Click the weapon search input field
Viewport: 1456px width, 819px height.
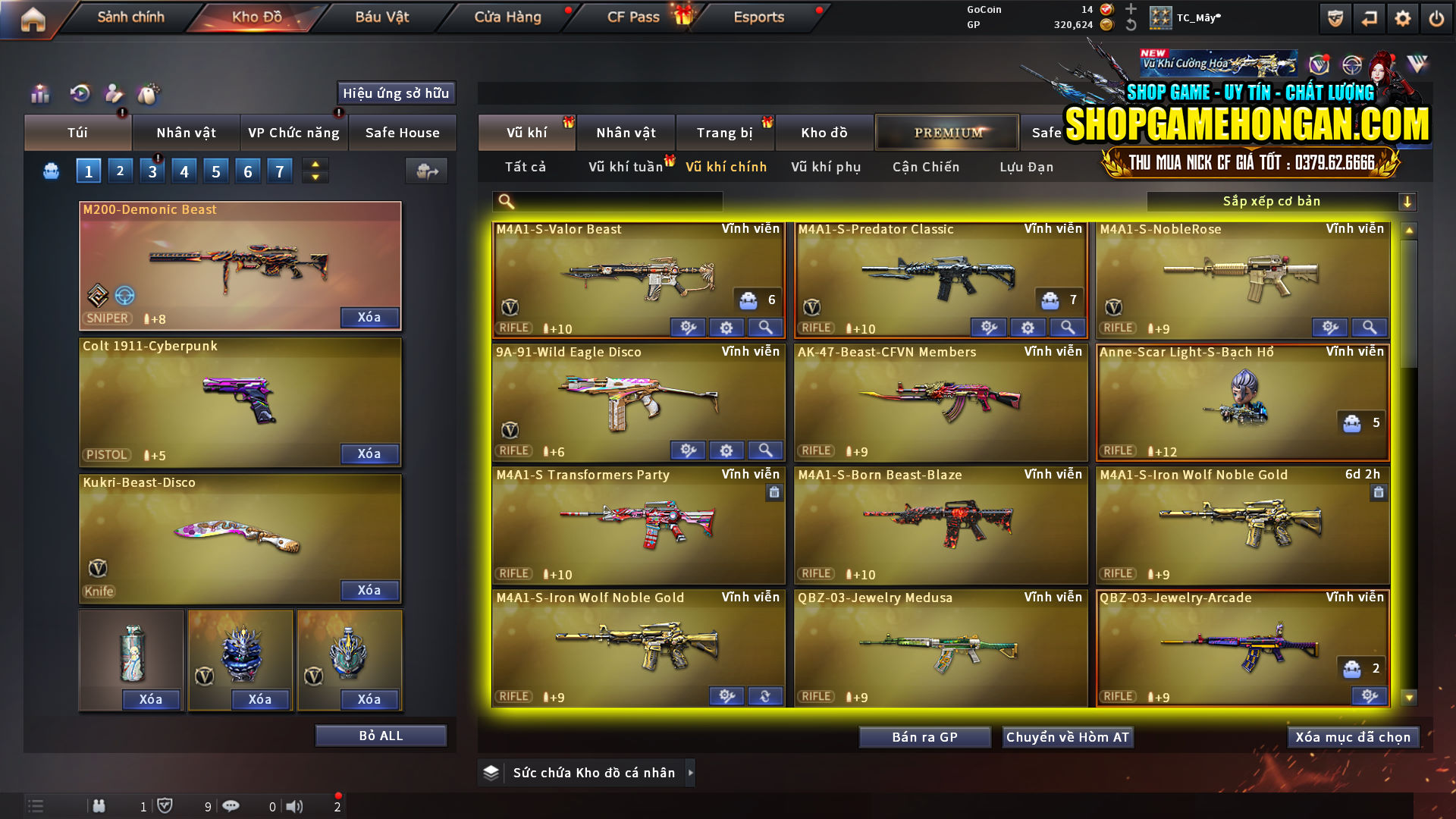[x=607, y=201]
